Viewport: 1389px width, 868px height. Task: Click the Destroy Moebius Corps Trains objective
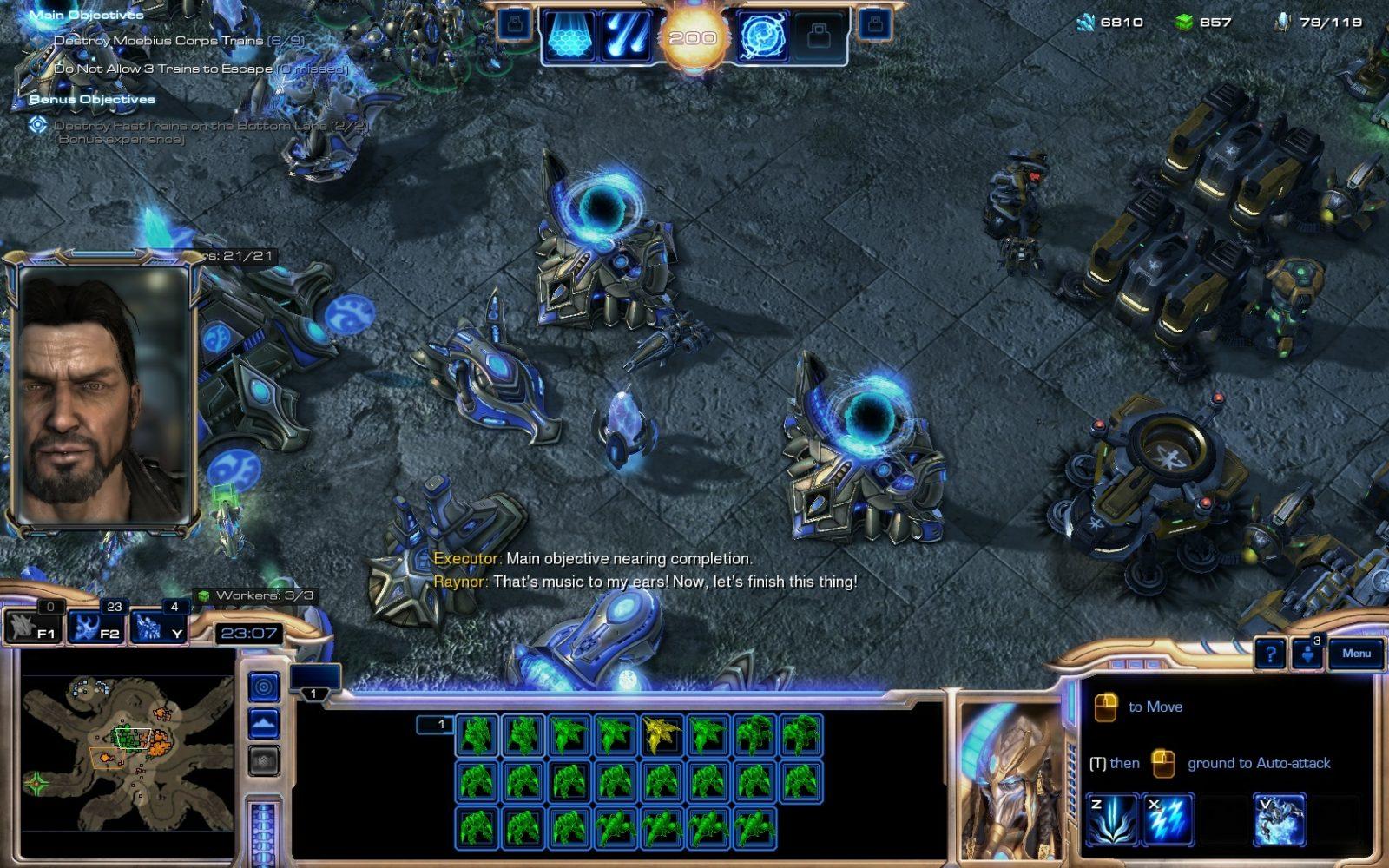pyautogui.click(x=178, y=41)
